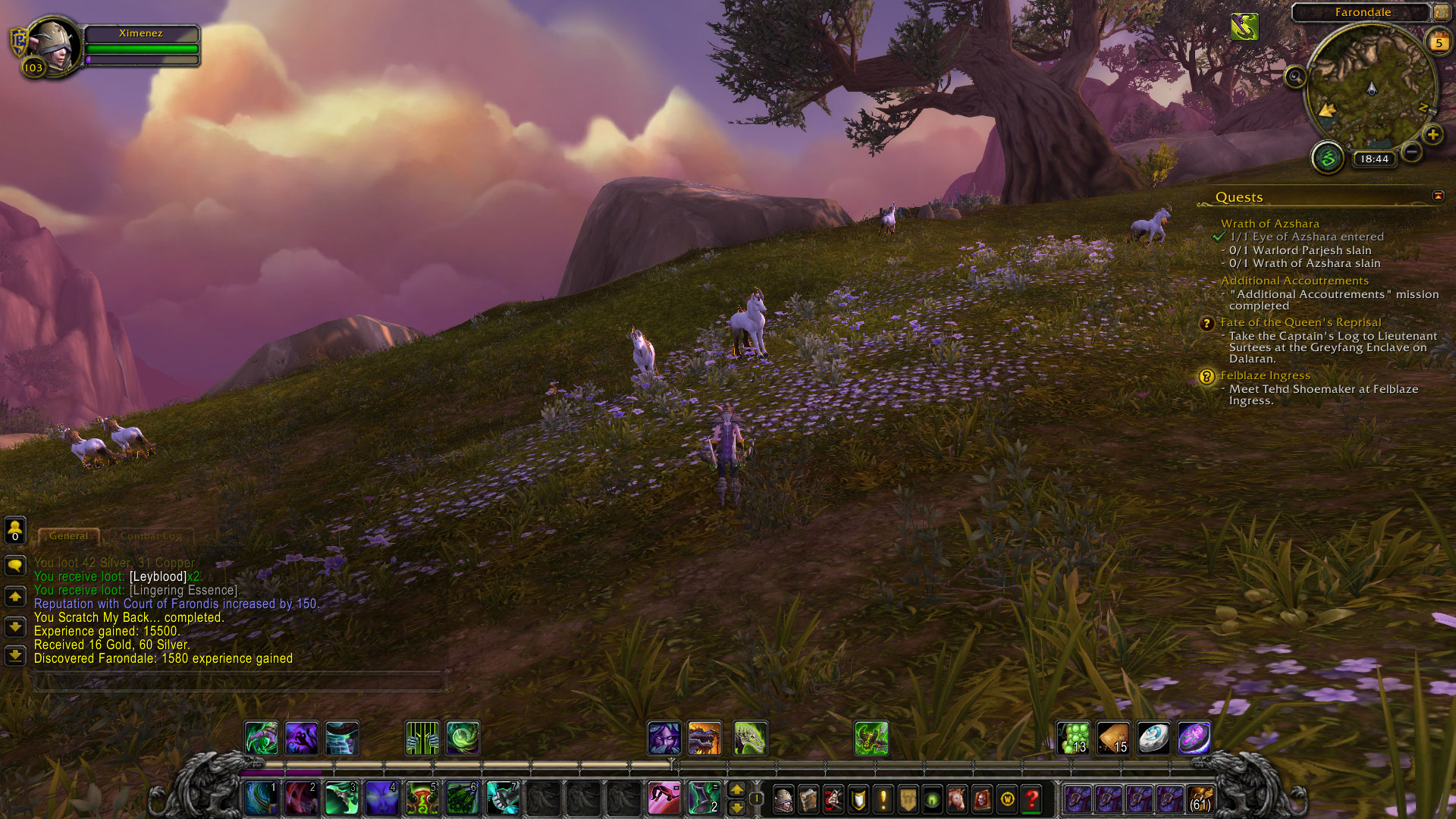This screenshot has height=819, width=1456.
Task: Open the red question mark help button
Action: [x=1031, y=799]
